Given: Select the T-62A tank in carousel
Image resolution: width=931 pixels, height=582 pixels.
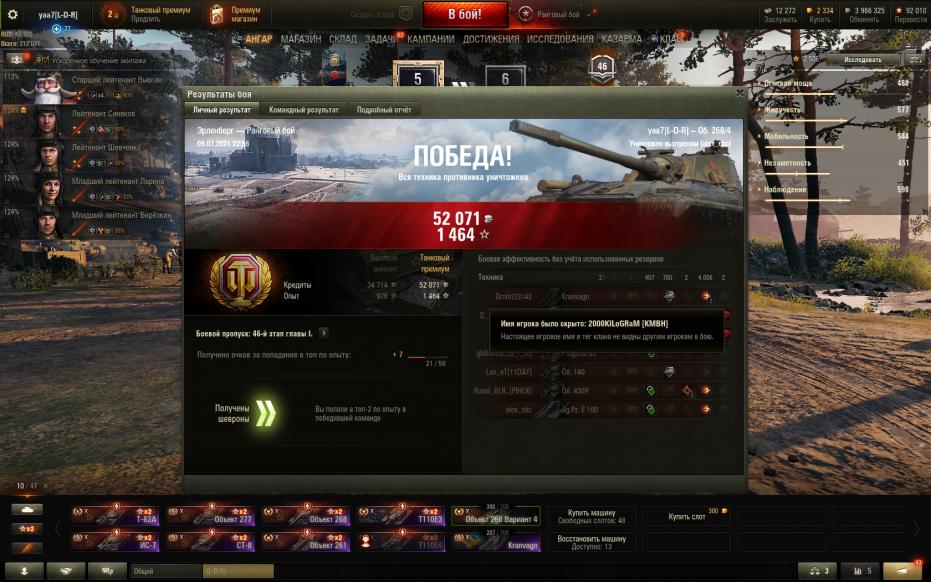Looking at the screenshot, I should (113, 516).
